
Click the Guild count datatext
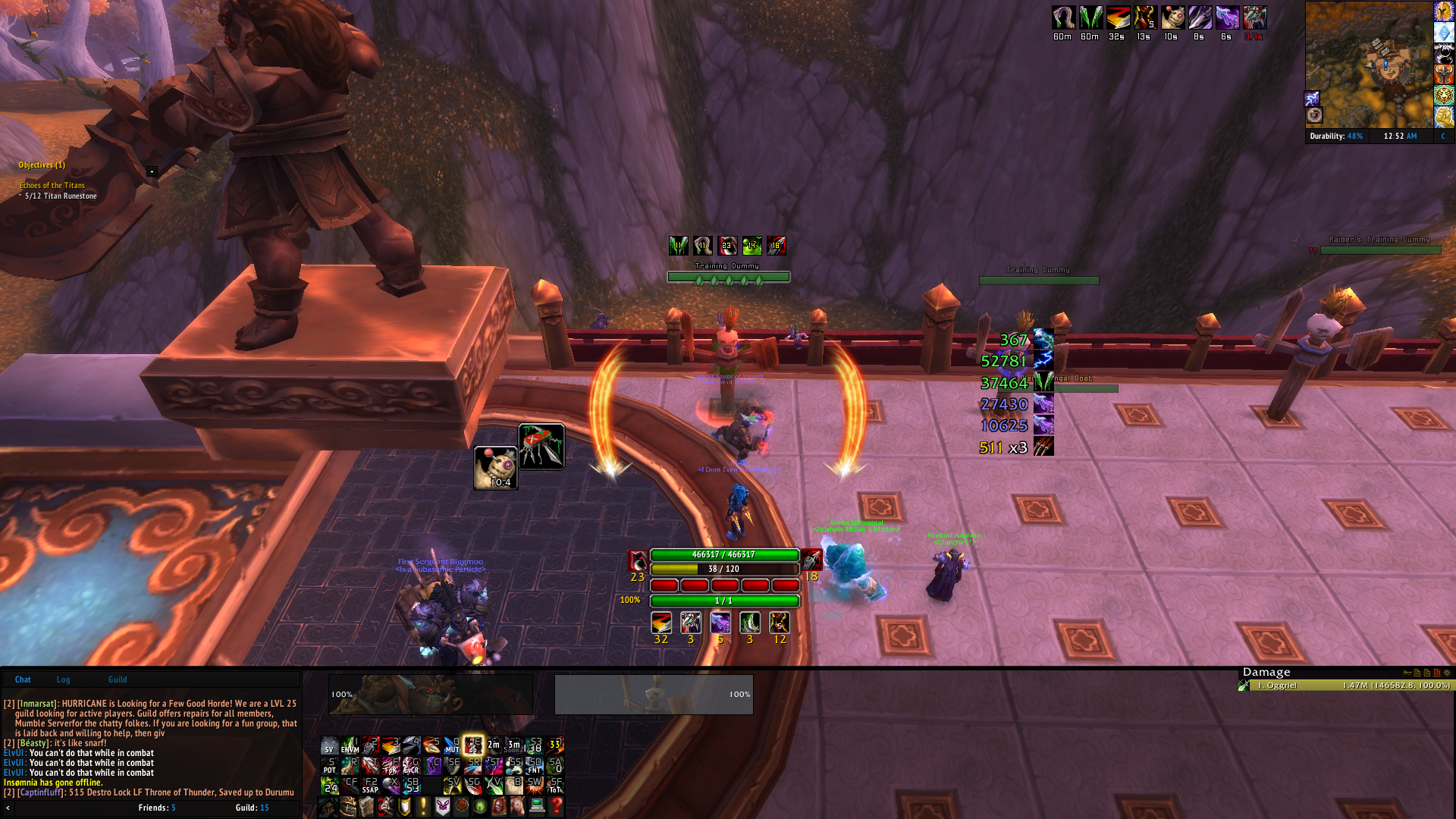click(x=252, y=808)
